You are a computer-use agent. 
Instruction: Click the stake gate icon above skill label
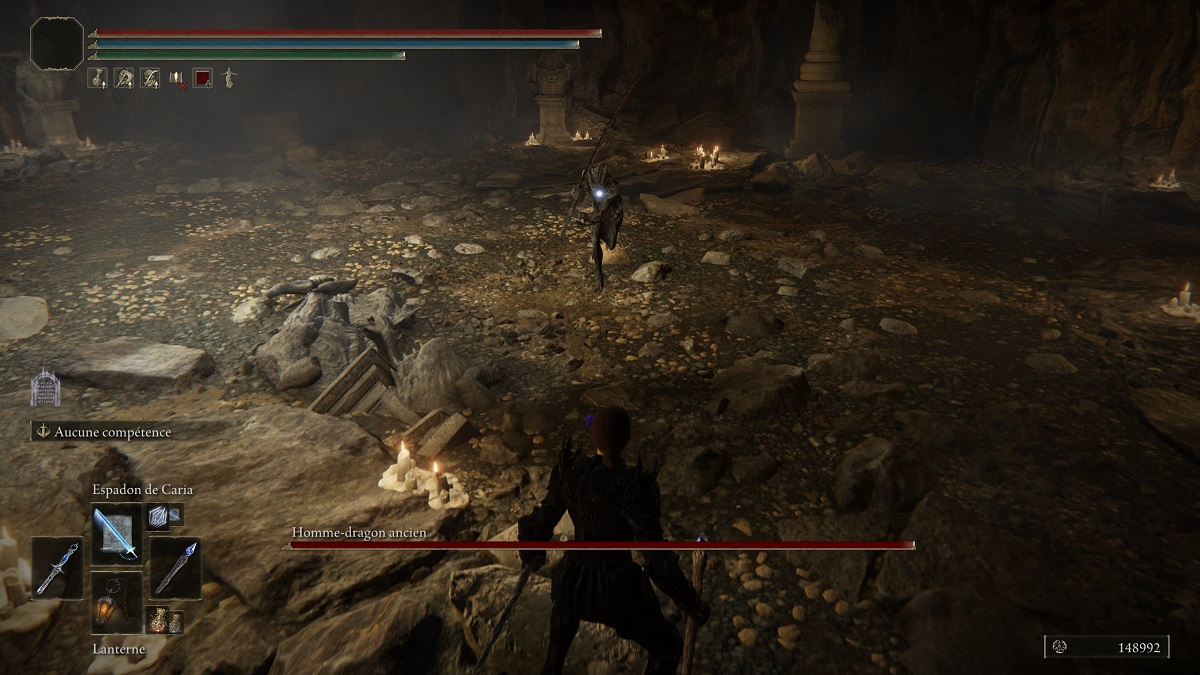44,388
